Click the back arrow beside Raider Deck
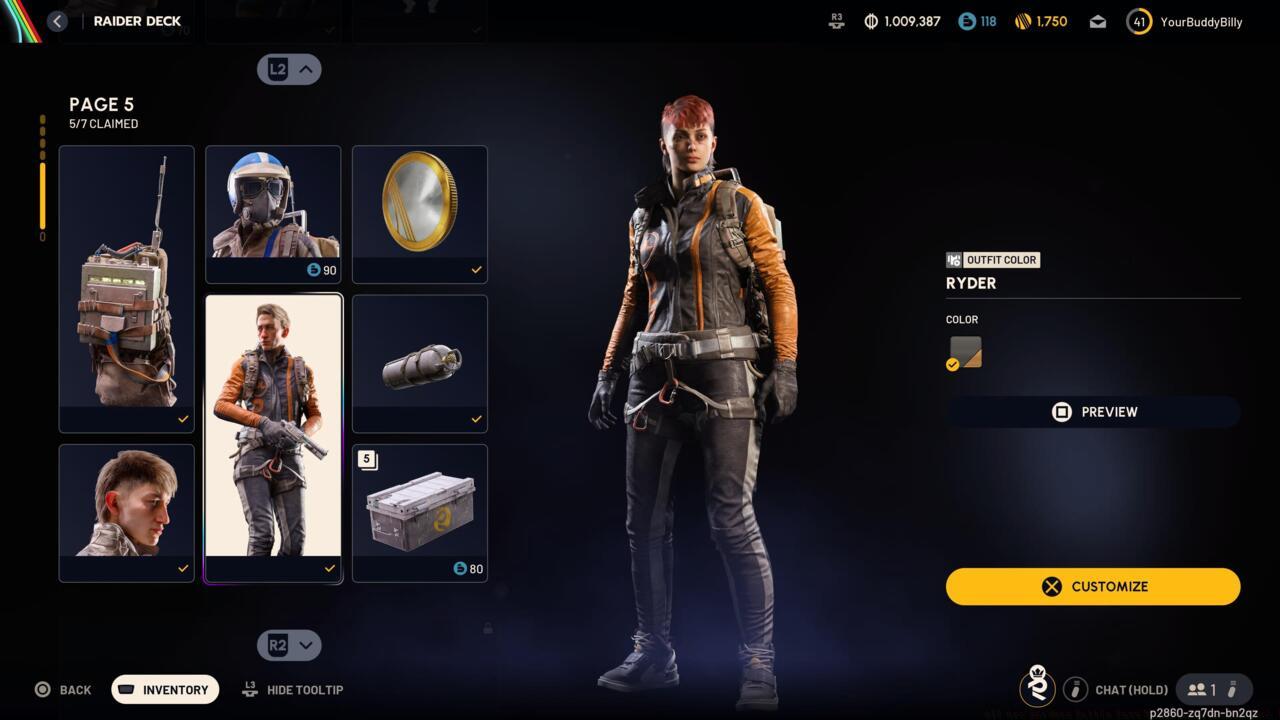Image resolution: width=1280 pixels, height=720 pixels. point(57,20)
